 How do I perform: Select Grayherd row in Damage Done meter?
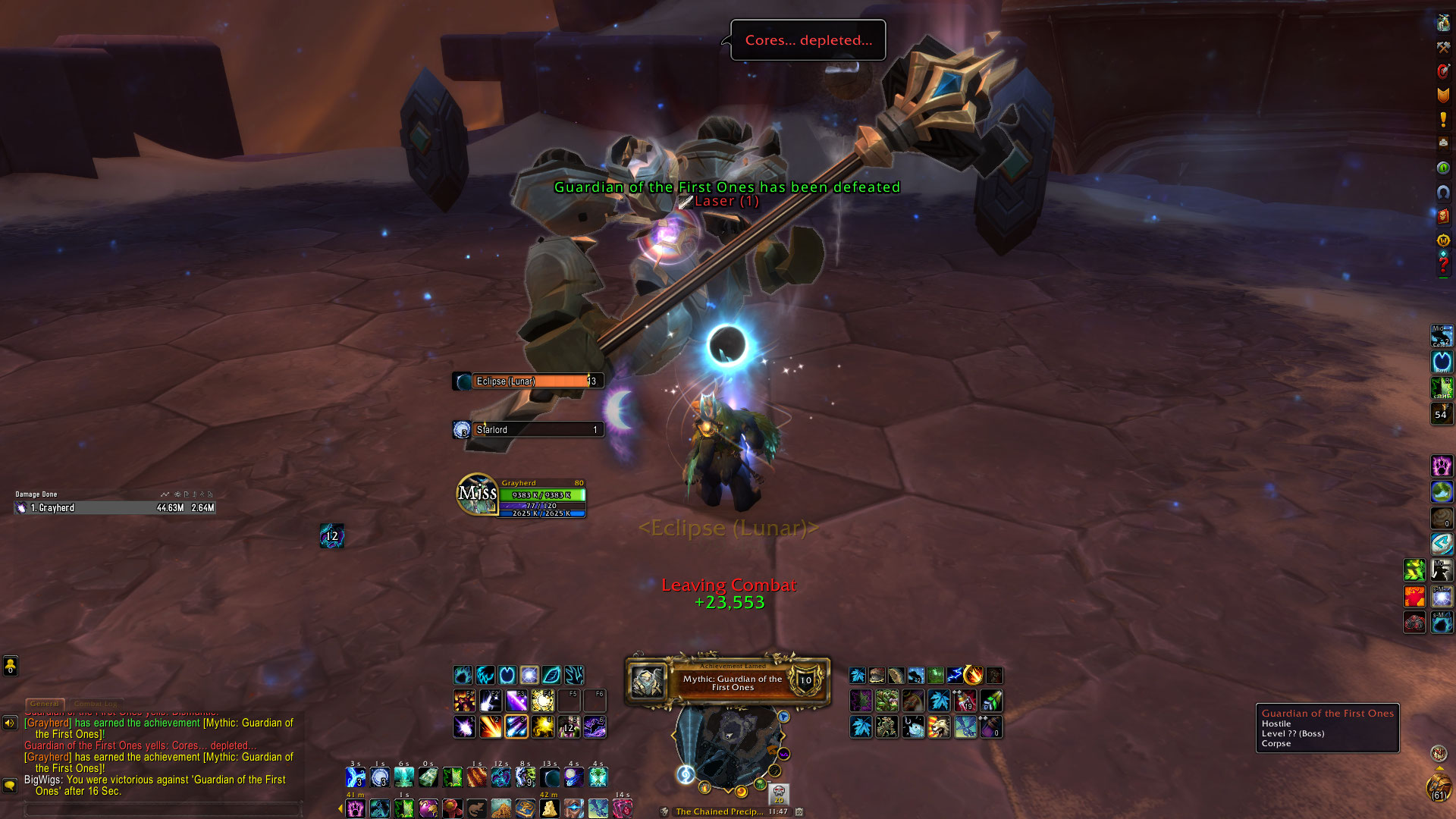115,508
